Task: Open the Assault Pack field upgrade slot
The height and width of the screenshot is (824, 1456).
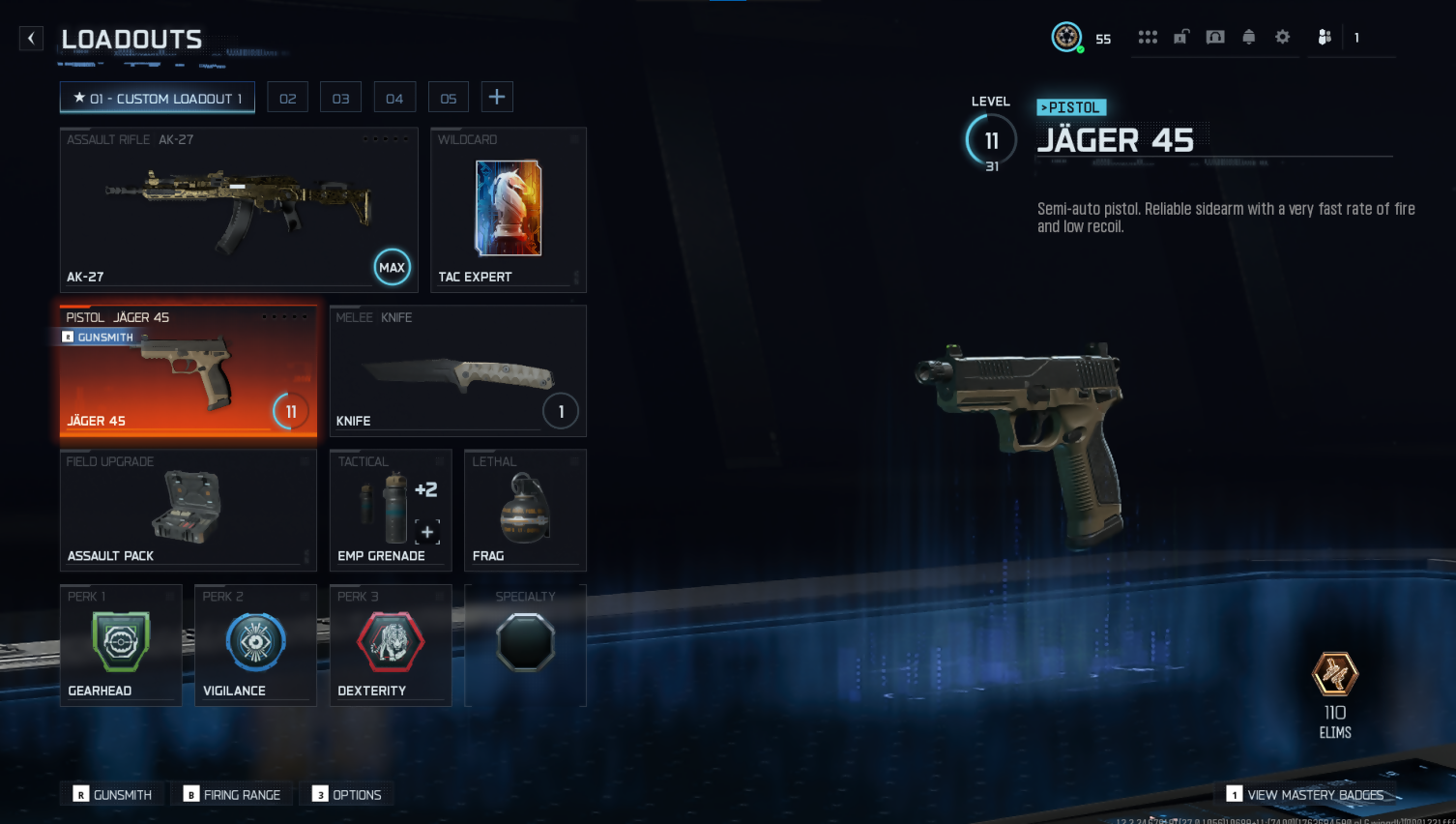Action: click(189, 510)
